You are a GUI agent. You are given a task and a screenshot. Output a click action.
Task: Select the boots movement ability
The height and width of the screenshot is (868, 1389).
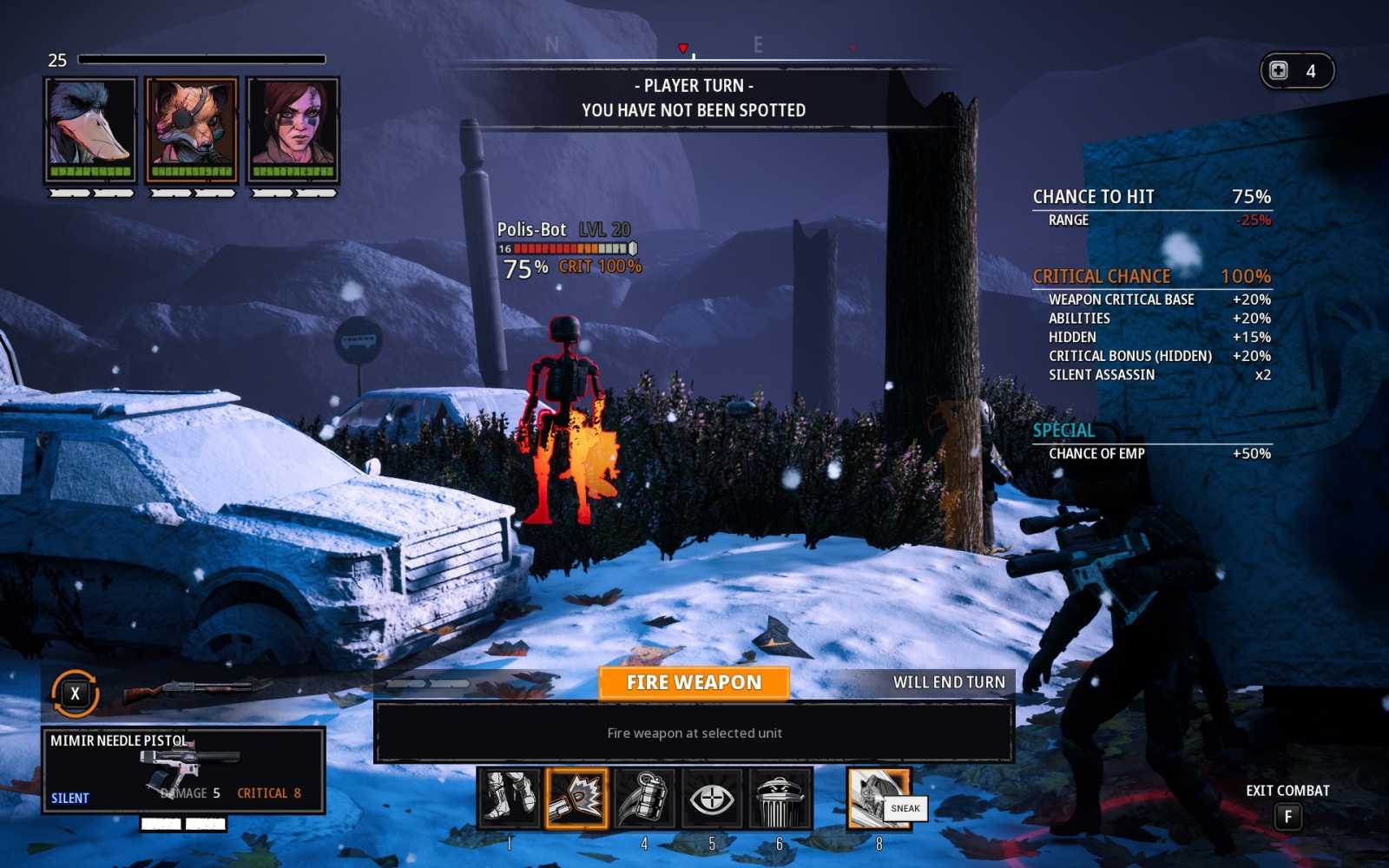pyautogui.click(x=510, y=800)
